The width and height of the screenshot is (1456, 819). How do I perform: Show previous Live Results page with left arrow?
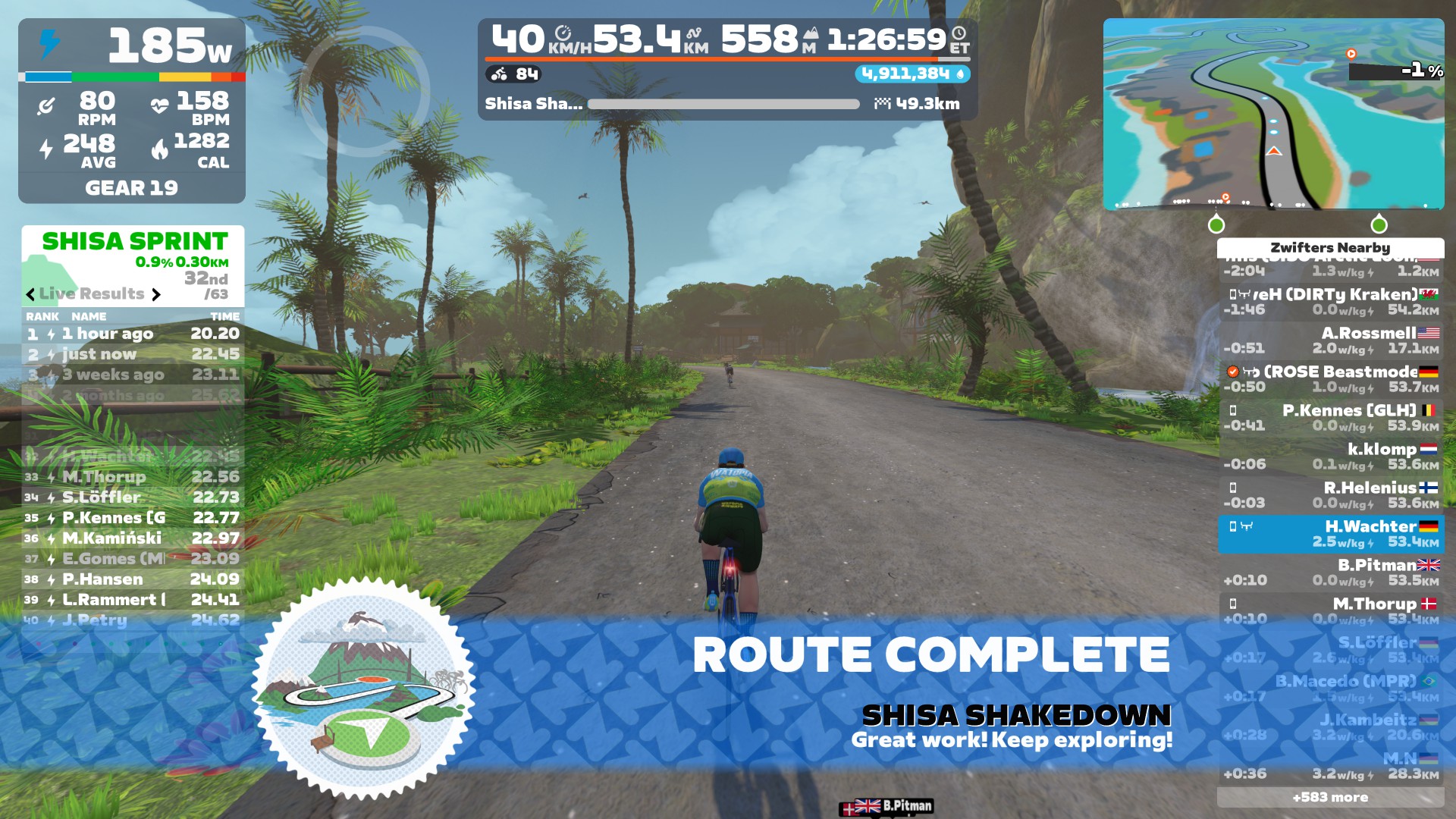[30, 294]
